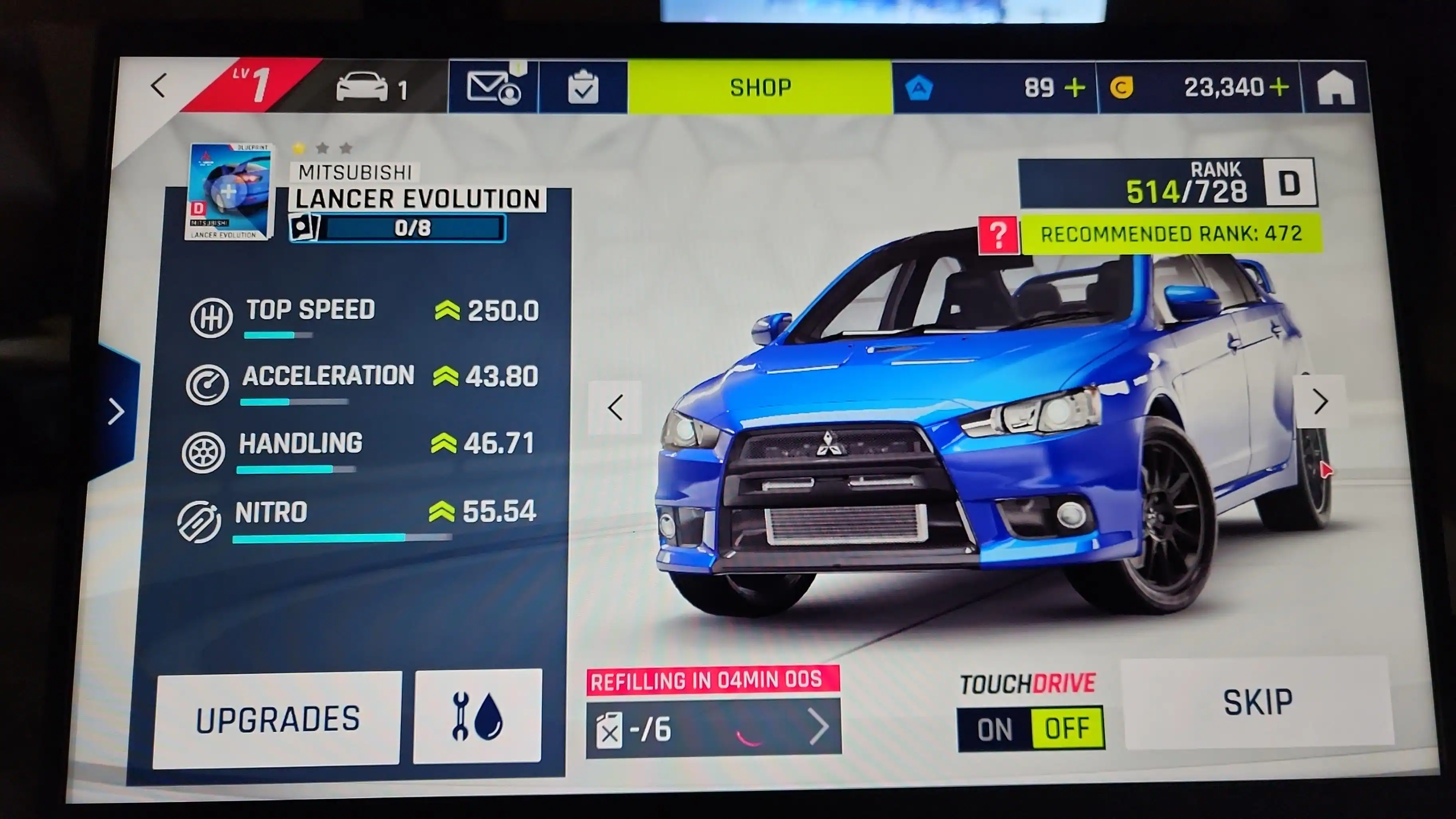Open the SHOP menu
This screenshot has width=1456, height=819.
[760, 88]
